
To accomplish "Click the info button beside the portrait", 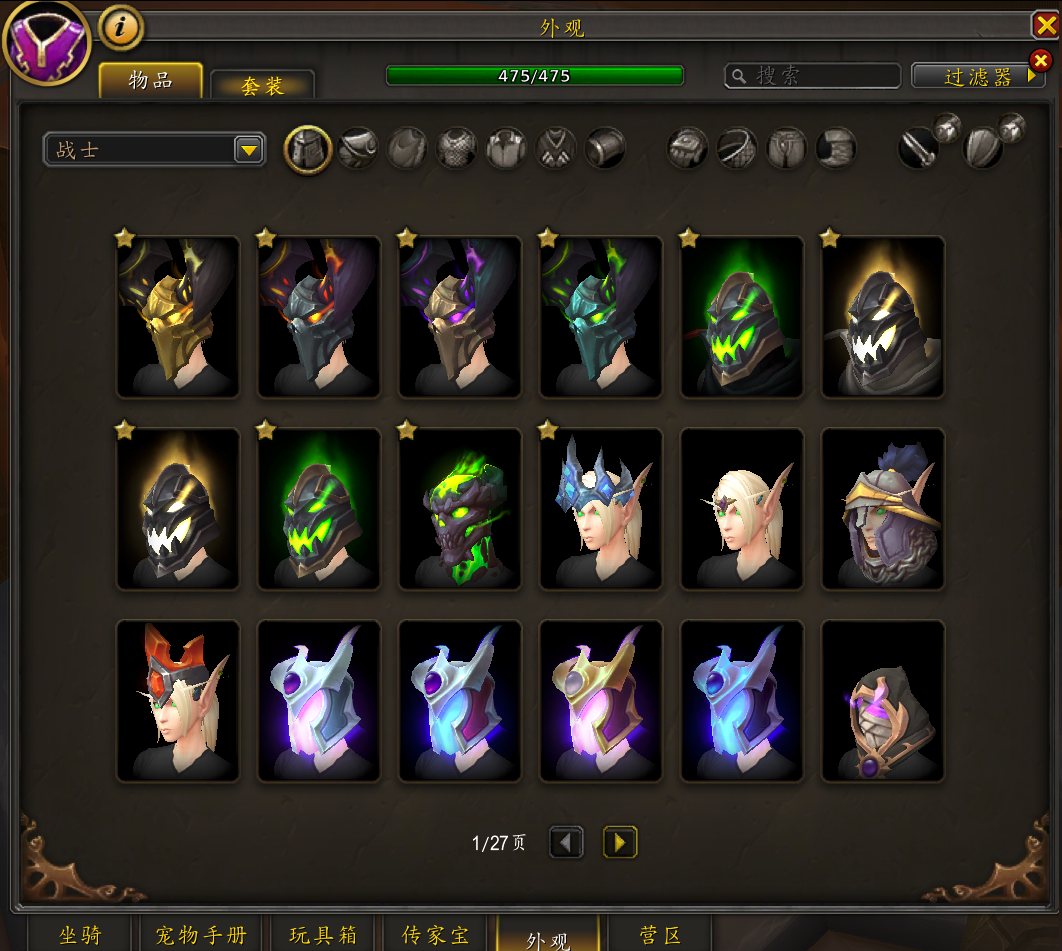I will coord(121,27).
